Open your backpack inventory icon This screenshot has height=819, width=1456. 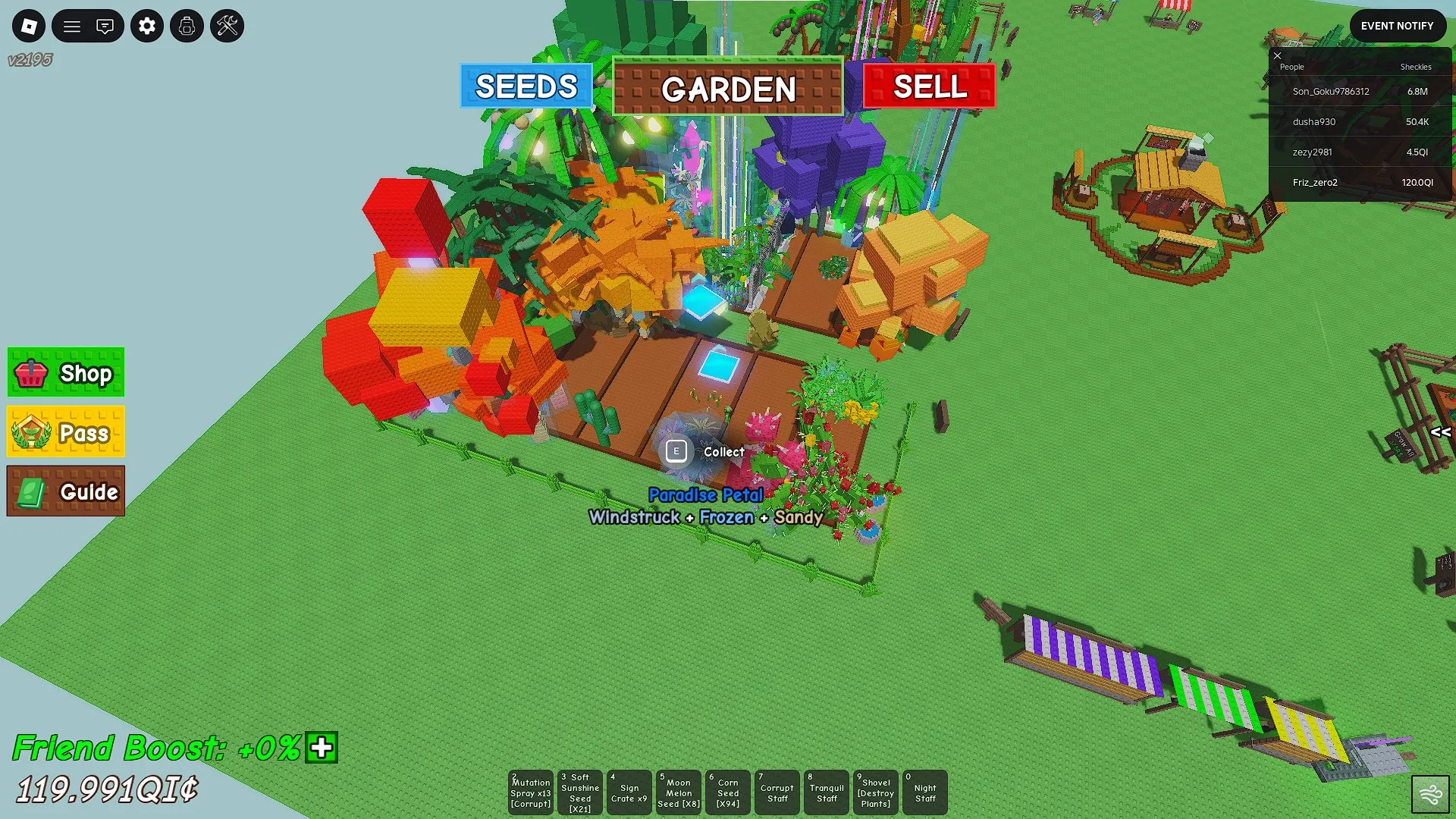point(187,26)
